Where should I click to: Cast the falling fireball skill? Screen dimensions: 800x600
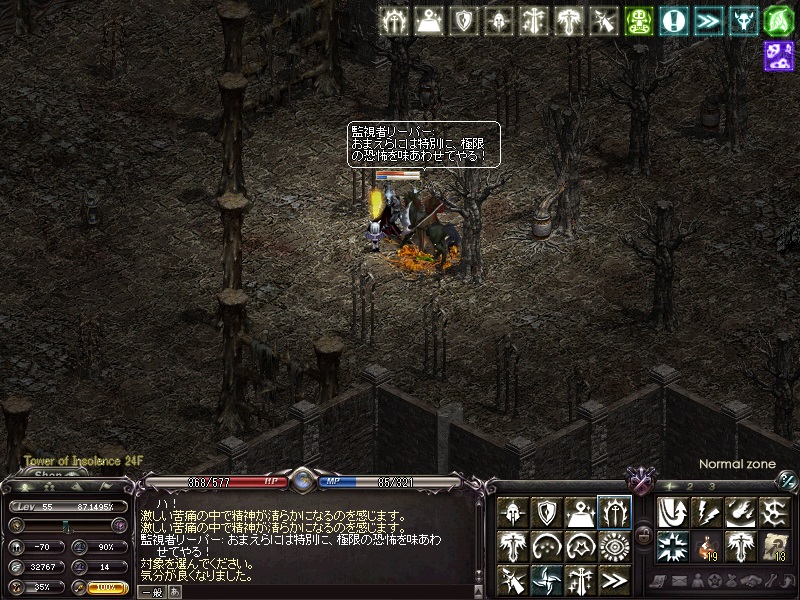click(740, 513)
